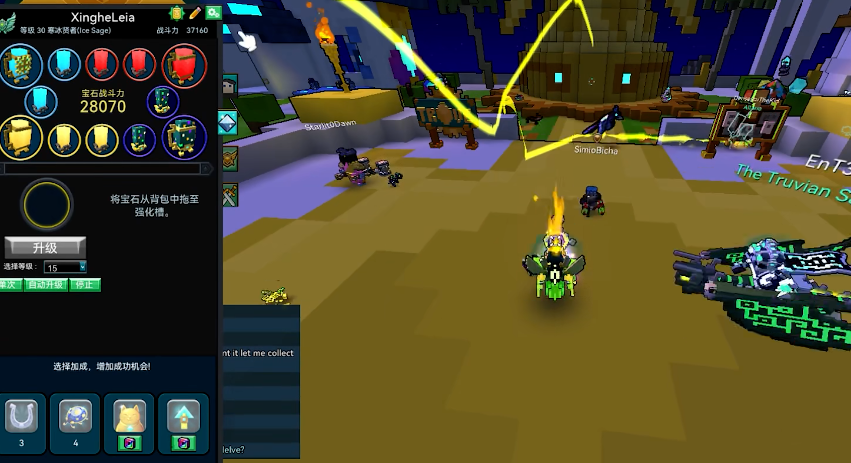Open the chat log panel

pos(261,380)
